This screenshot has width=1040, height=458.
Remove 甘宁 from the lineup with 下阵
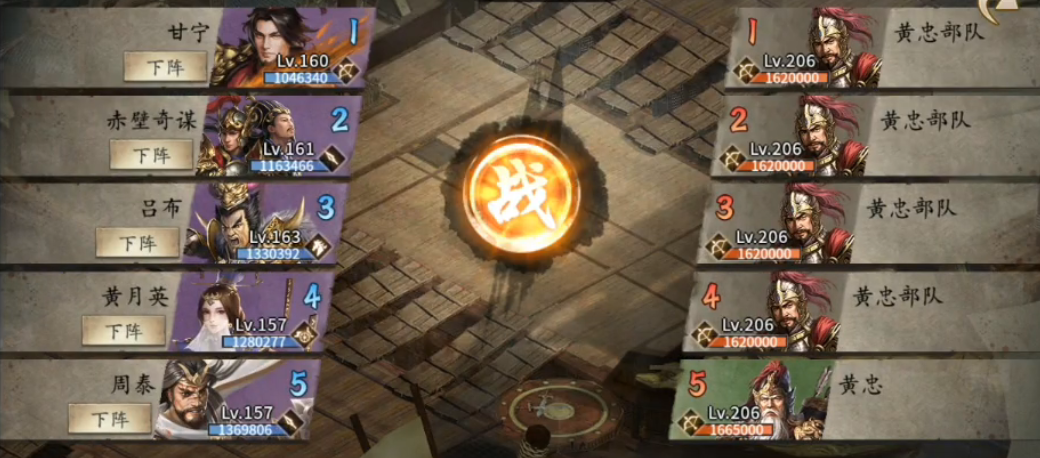point(165,66)
